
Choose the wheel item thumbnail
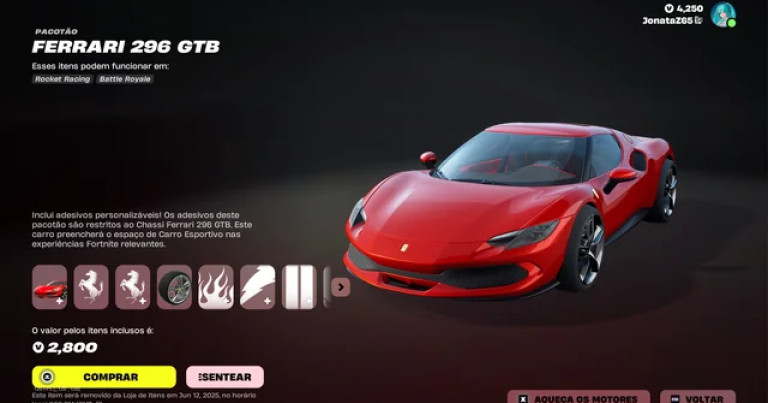(174, 287)
